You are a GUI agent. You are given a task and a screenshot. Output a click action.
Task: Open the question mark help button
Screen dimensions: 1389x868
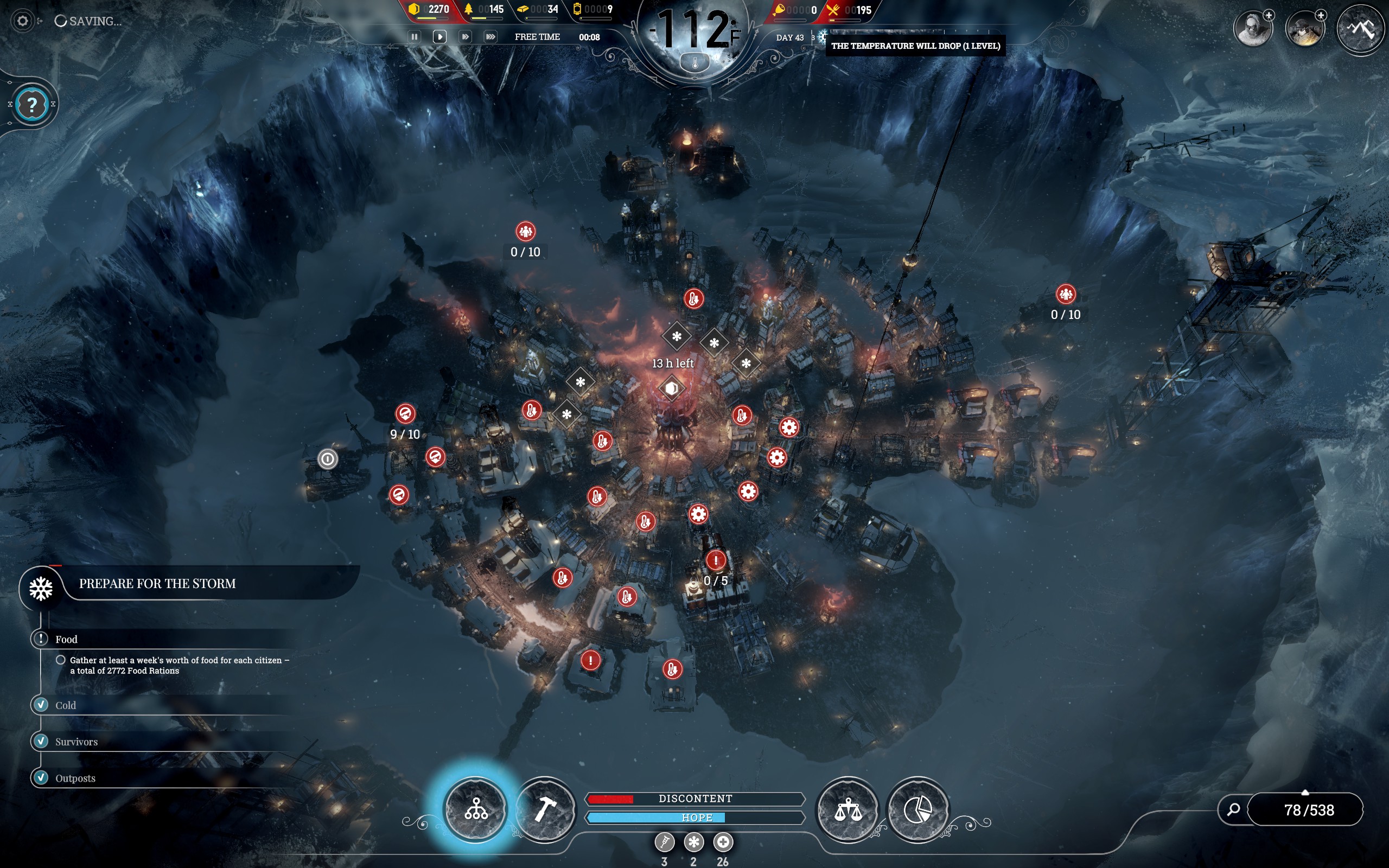click(x=32, y=105)
